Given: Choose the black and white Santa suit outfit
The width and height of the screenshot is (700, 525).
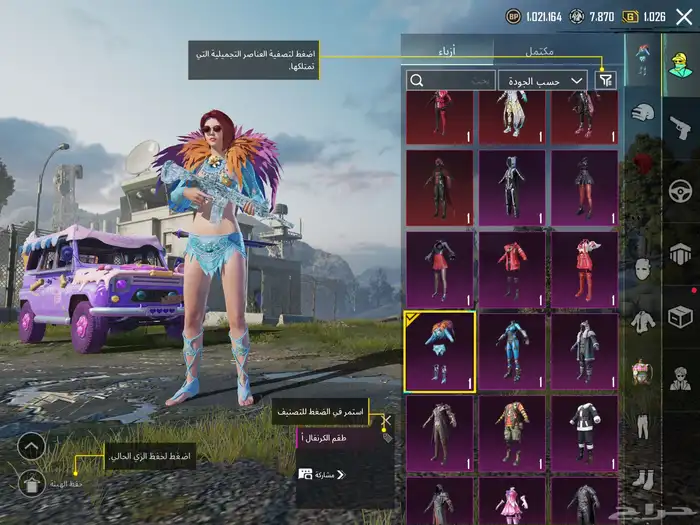Looking at the screenshot, I should [583, 432].
